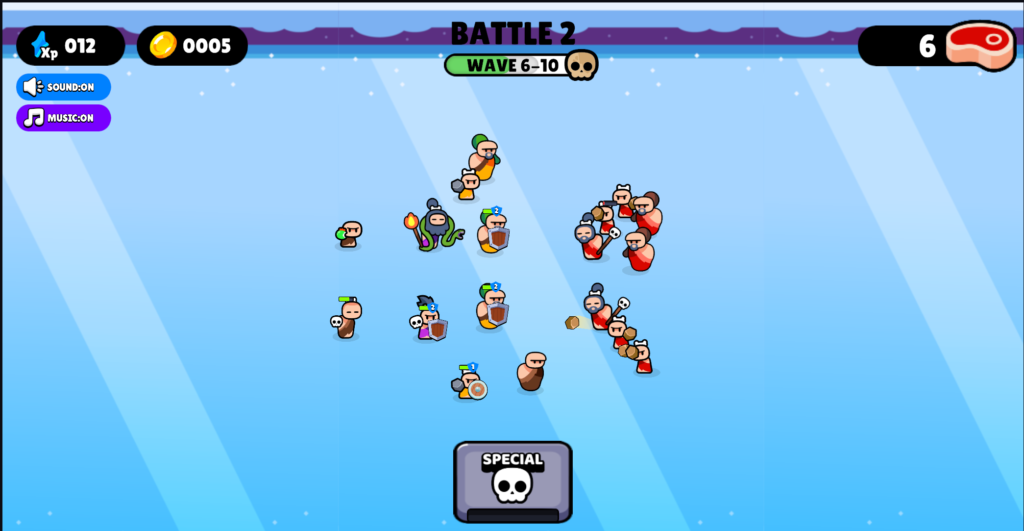
Task: Toggle the Music:On button
Action: pyautogui.click(x=63, y=118)
